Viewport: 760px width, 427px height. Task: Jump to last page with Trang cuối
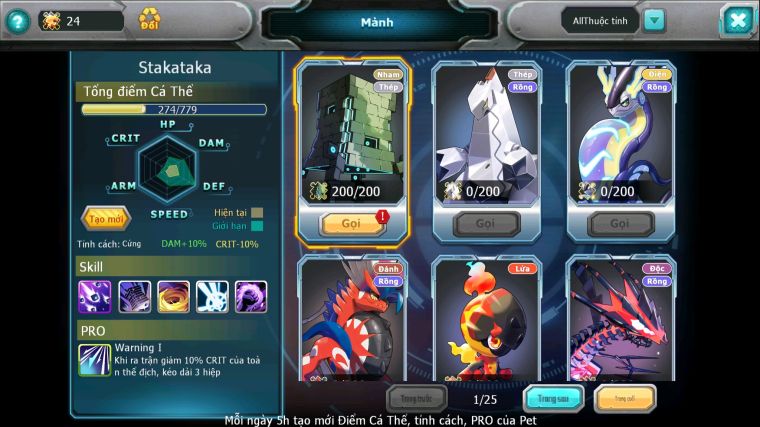click(625, 399)
